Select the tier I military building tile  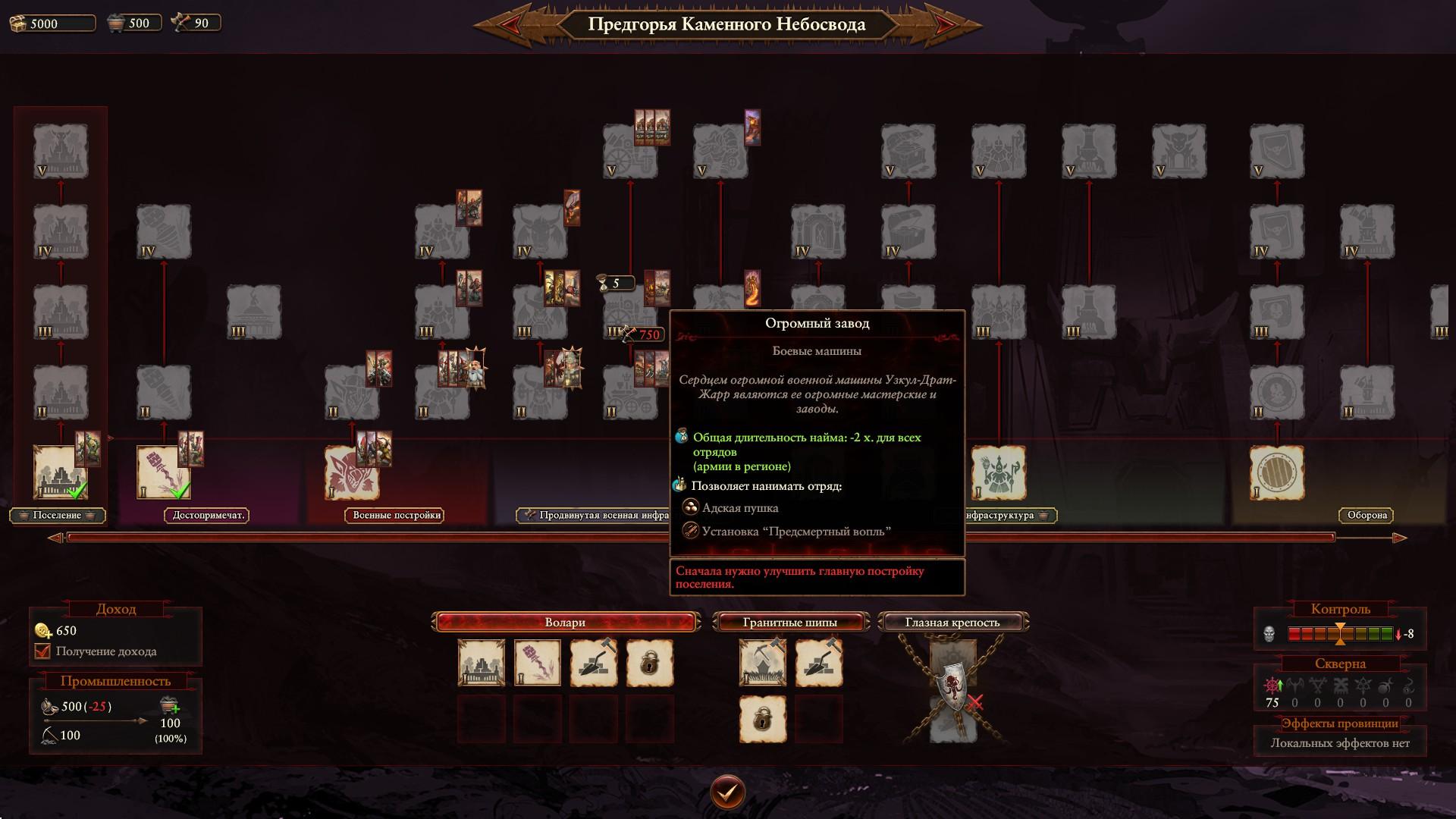351,472
